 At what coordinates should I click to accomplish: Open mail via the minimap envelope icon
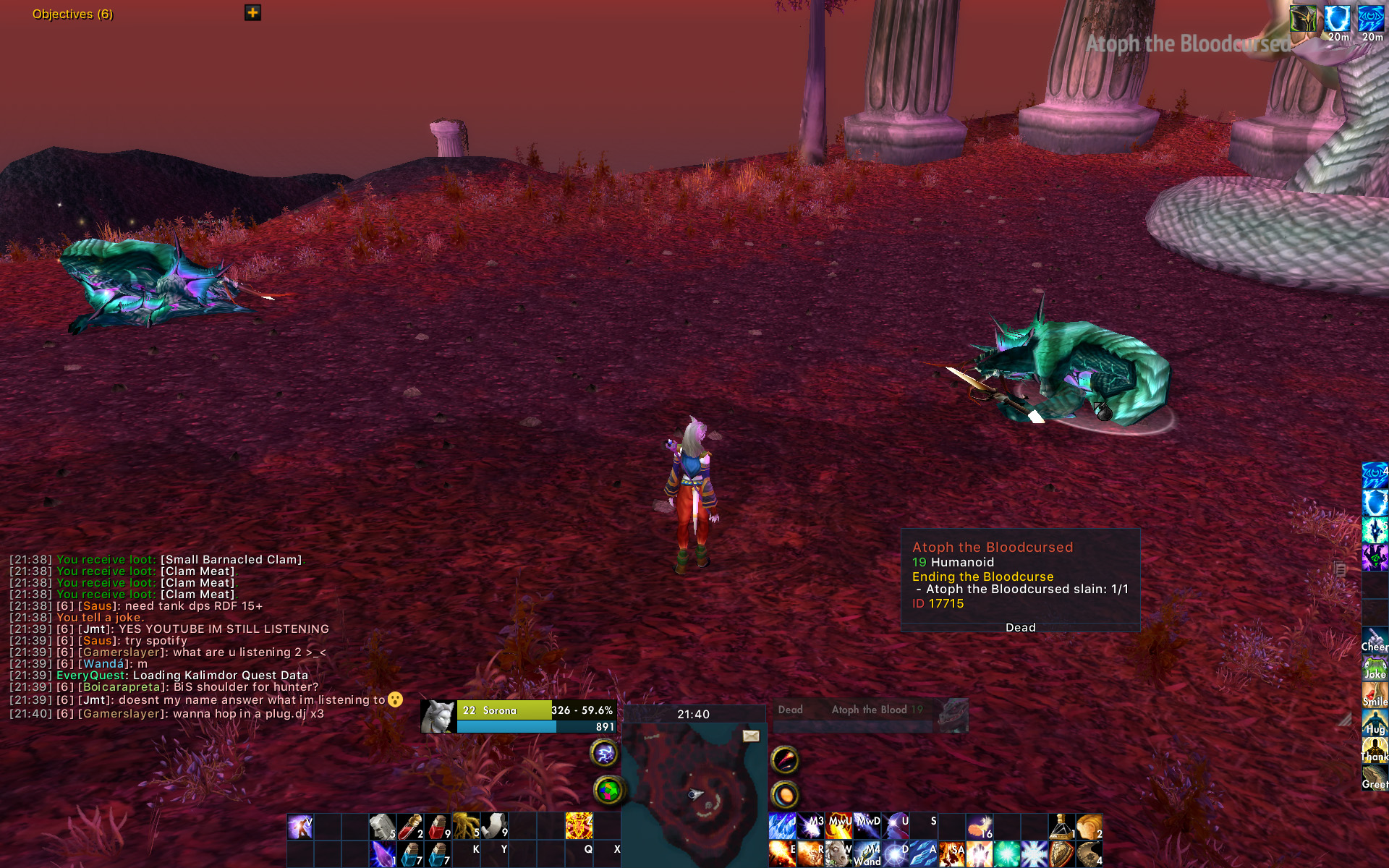click(749, 735)
